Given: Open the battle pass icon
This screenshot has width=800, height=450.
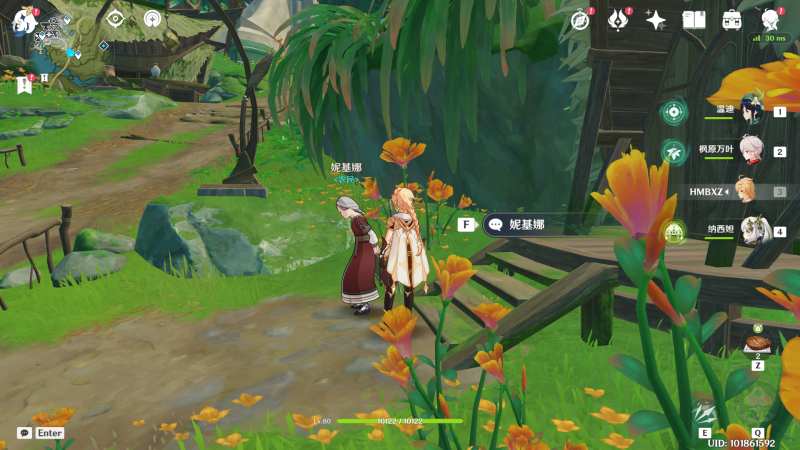Looking at the screenshot, I should [618, 20].
